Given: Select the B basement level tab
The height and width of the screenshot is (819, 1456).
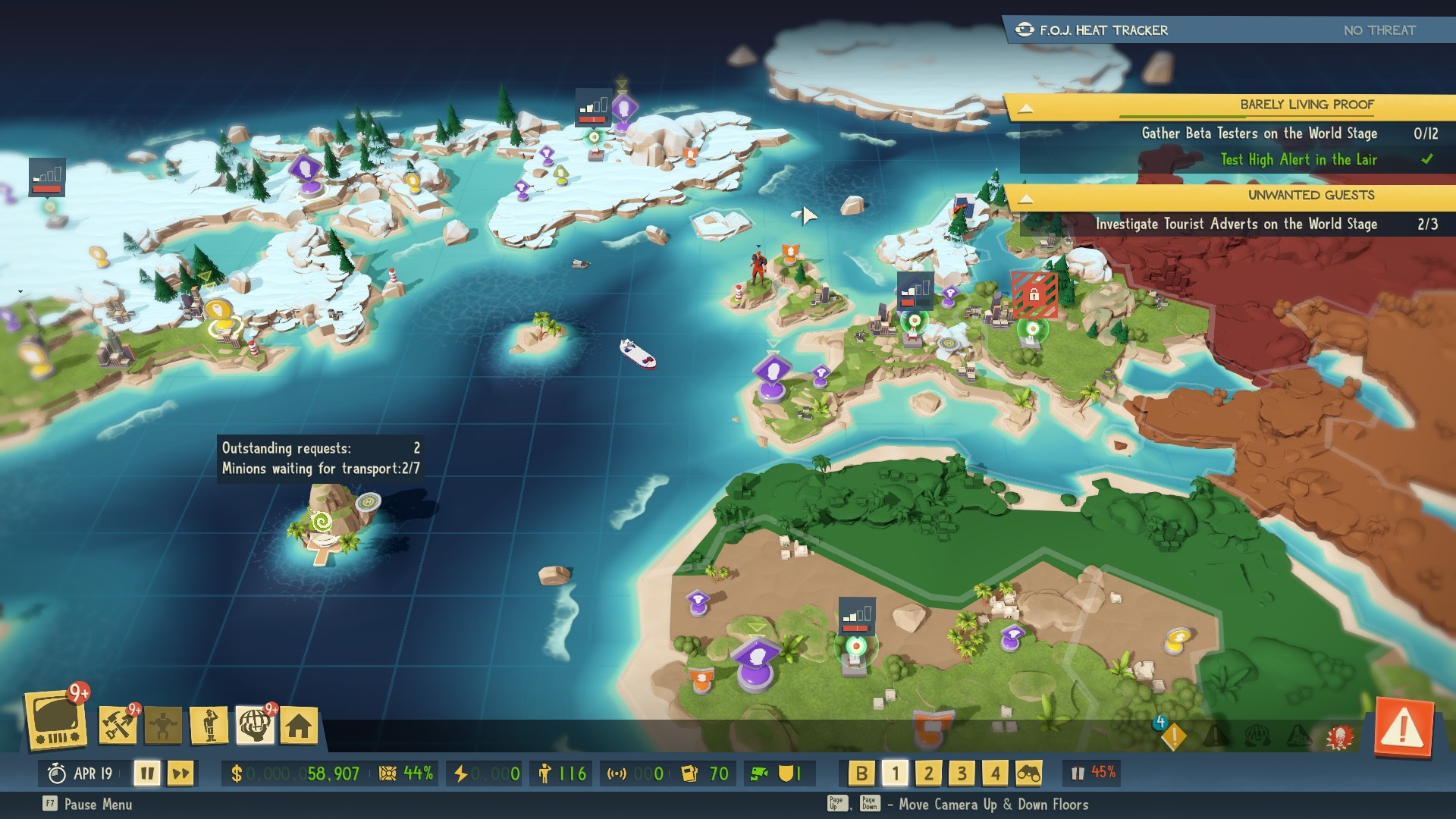Looking at the screenshot, I should 861,774.
